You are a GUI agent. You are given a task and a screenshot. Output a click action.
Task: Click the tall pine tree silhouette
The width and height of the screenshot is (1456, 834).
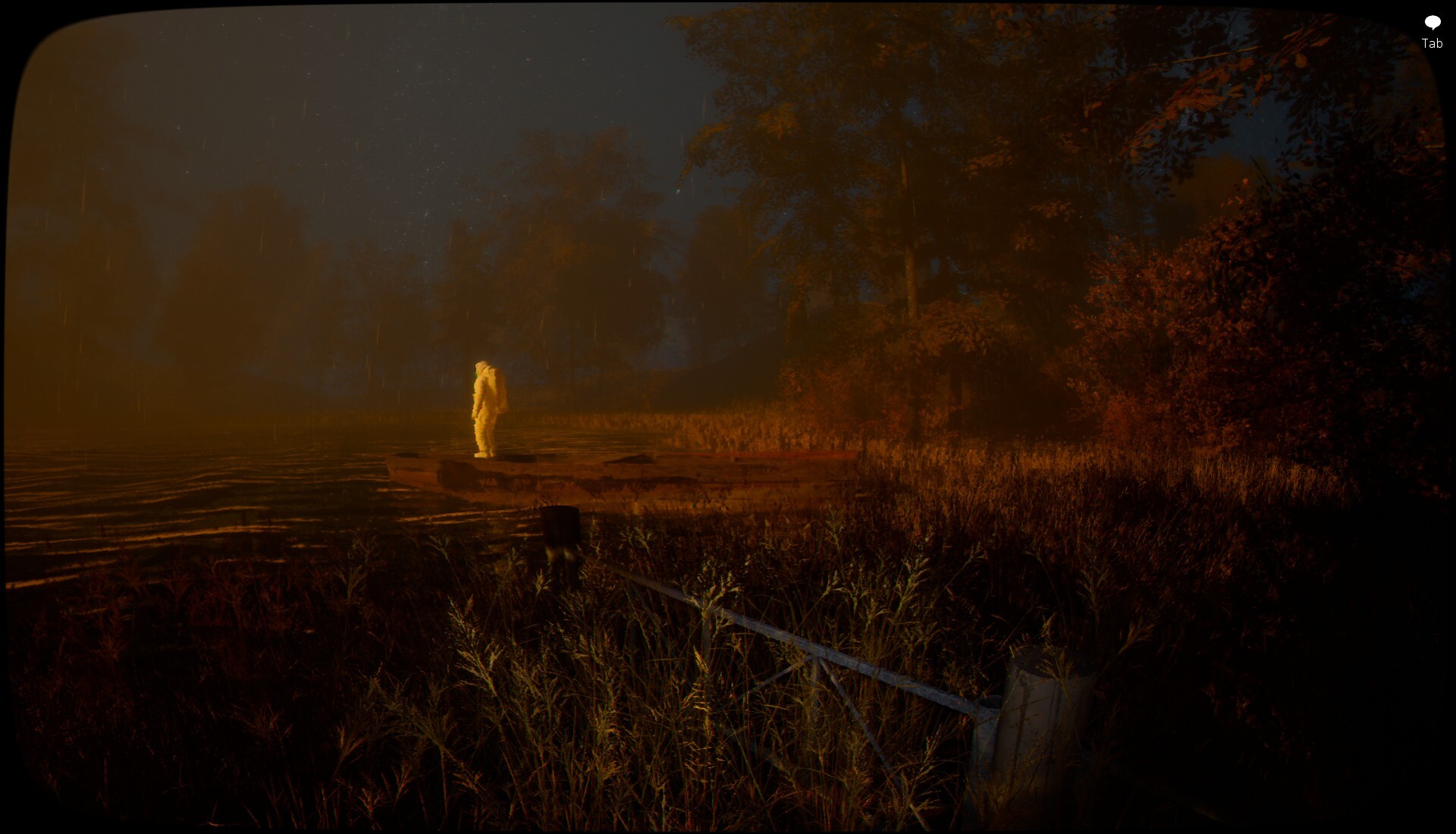point(910,227)
